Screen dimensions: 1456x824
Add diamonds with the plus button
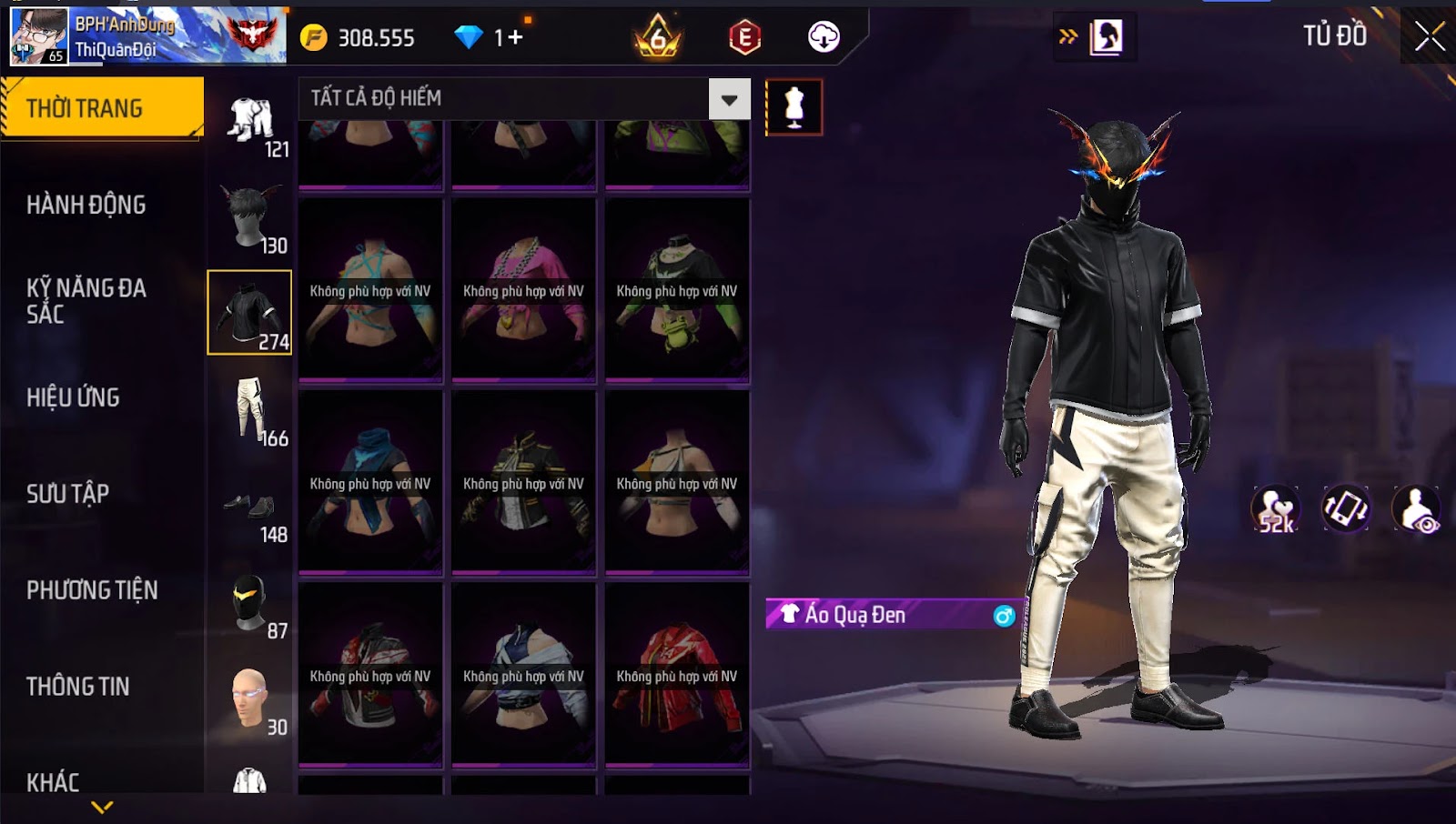515,37
